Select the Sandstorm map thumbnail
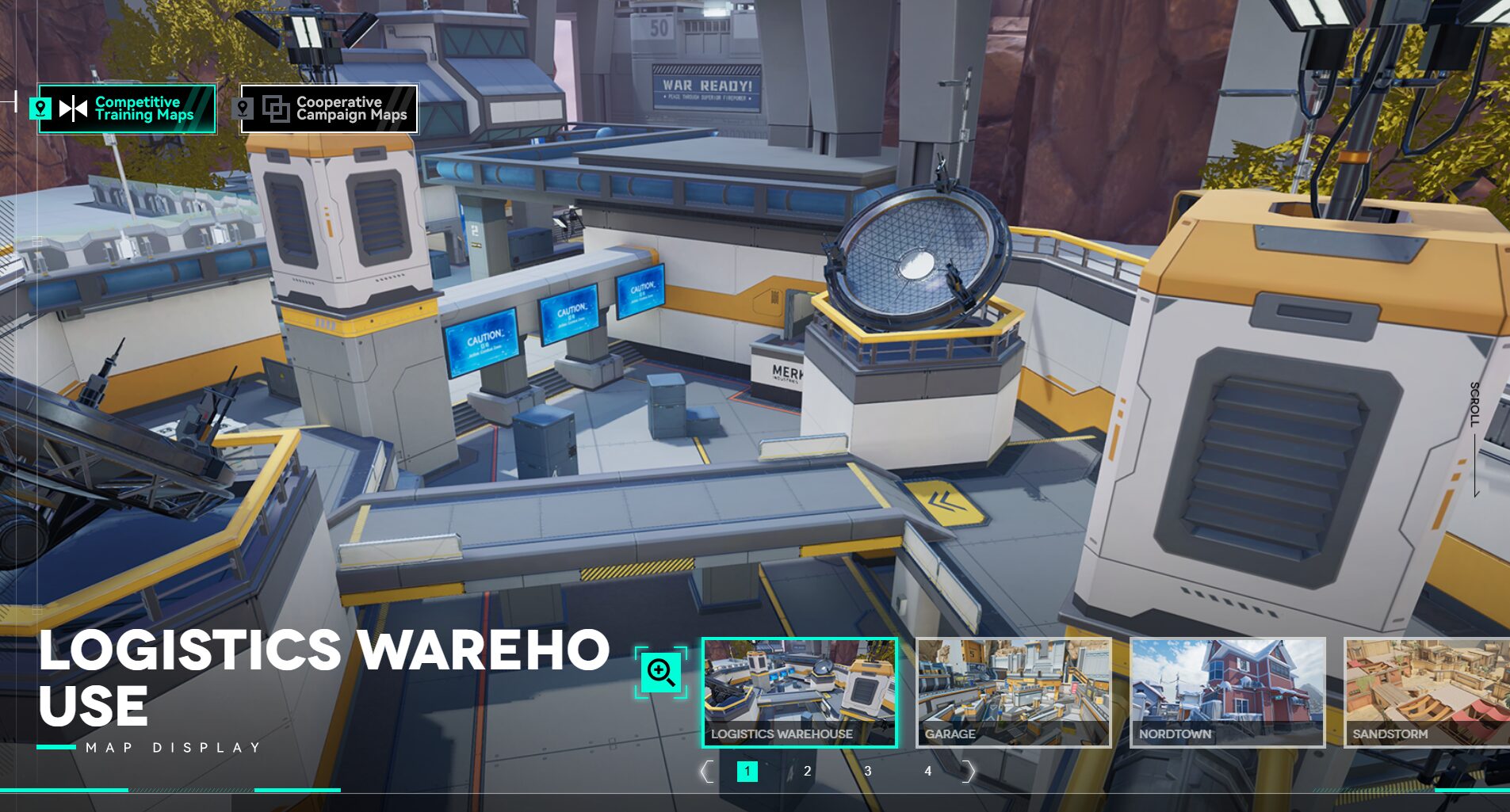The image size is (1510, 812). click(x=1427, y=692)
